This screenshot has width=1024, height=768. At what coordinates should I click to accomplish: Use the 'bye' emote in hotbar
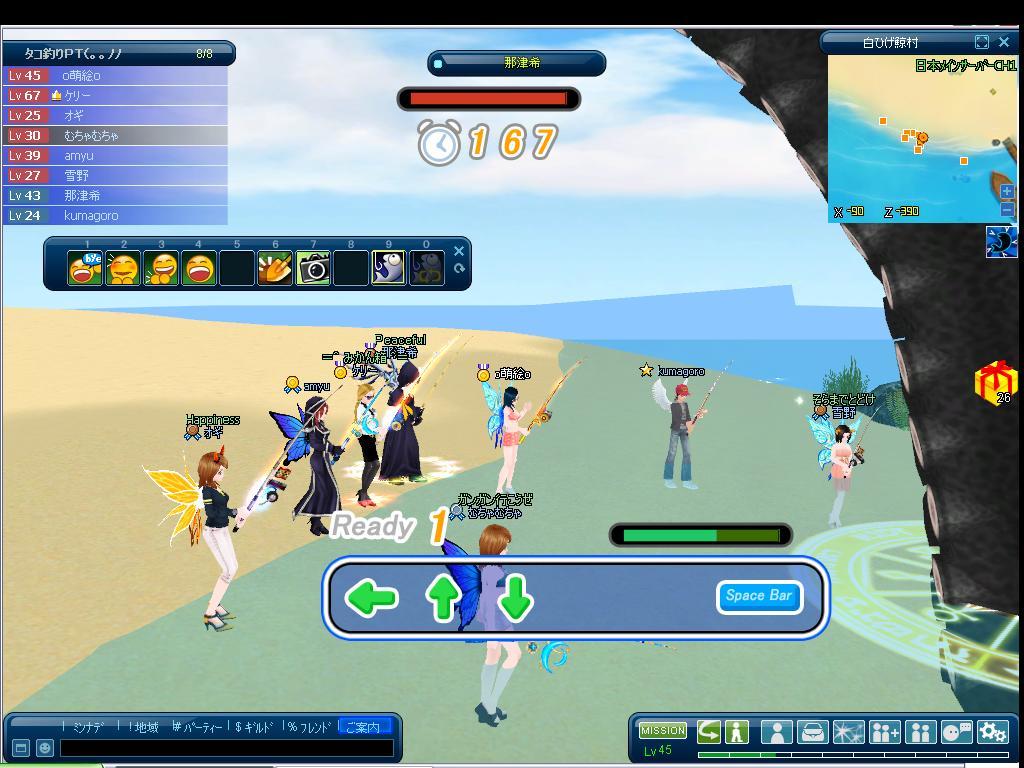[x=85, y=268]
